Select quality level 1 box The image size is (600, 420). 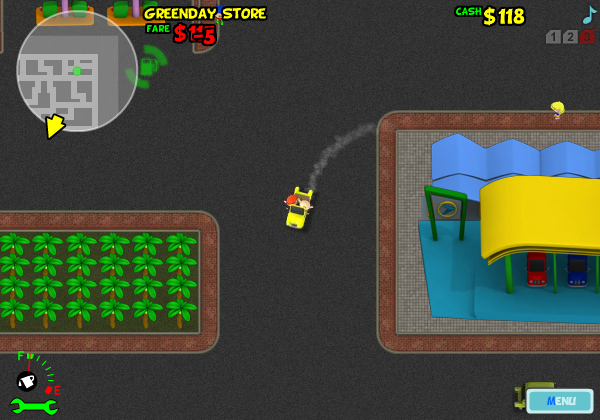point(553,37)
